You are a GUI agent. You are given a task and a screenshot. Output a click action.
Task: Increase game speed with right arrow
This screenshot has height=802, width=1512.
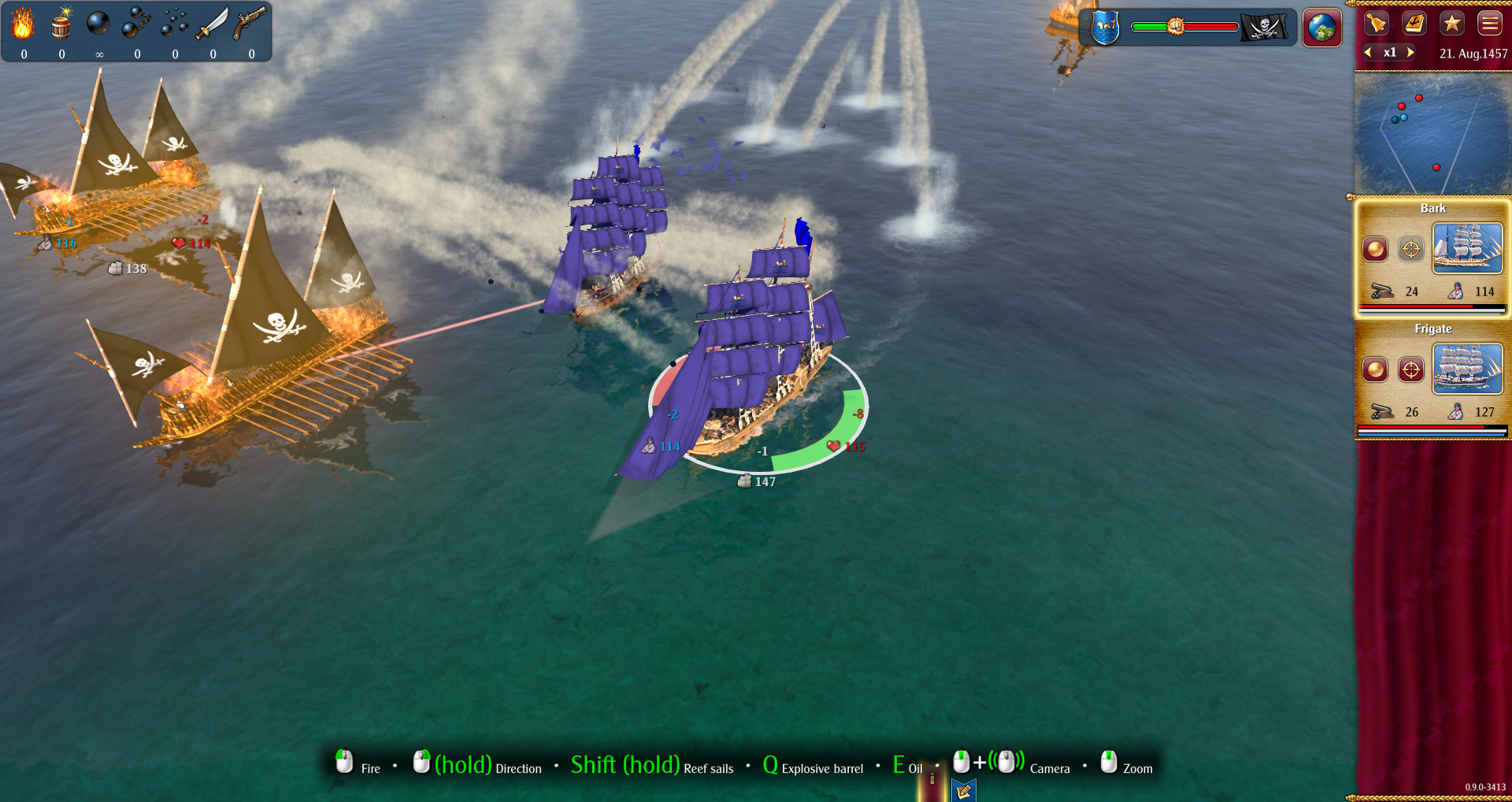pyautogui.click(x=1410, y=52)
